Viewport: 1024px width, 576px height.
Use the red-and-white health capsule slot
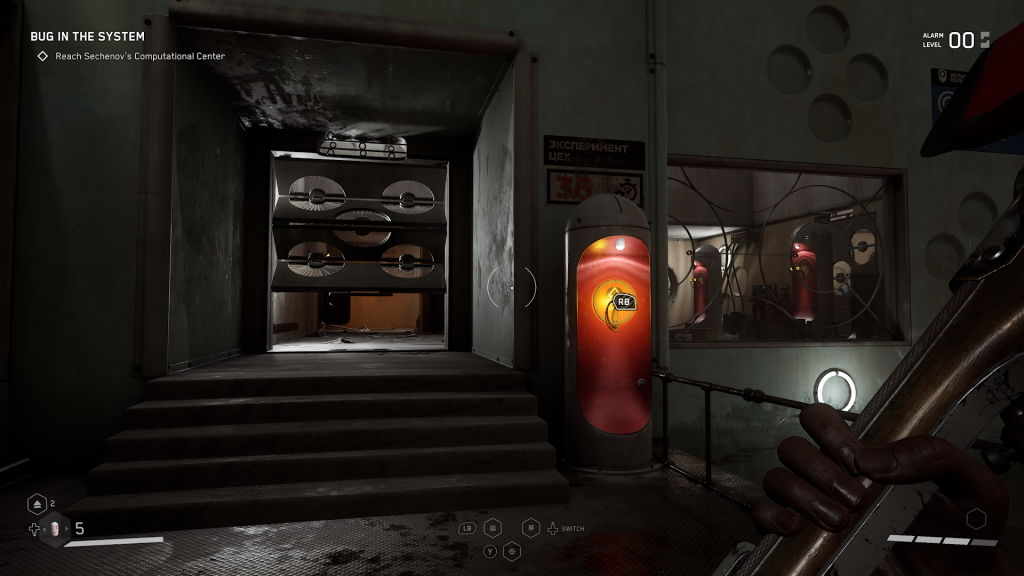[x=56, y=528]
